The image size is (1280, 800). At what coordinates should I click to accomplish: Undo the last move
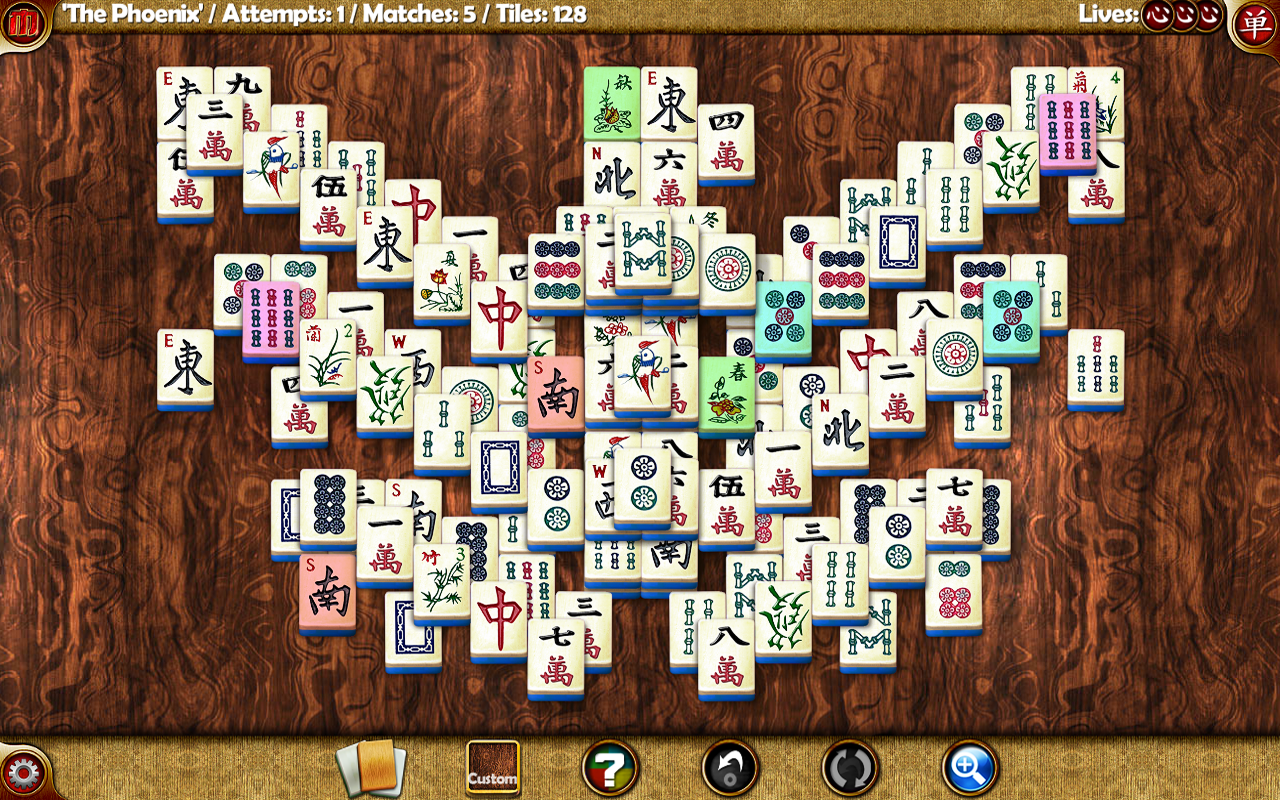point(731,769)
